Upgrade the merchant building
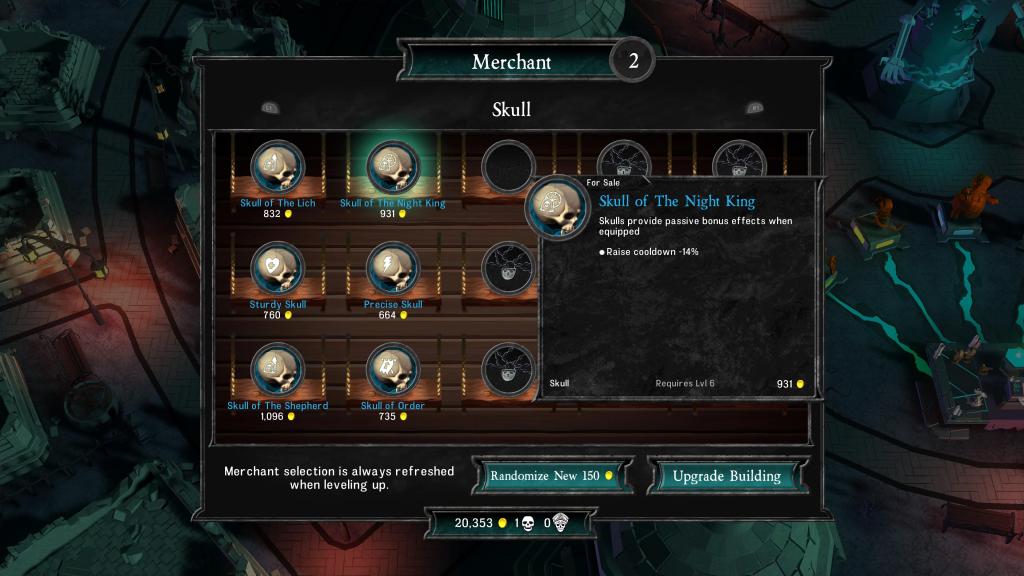The width and height of the screenshot is (1024, 576). pyautogui.click(x=726, y=476)
